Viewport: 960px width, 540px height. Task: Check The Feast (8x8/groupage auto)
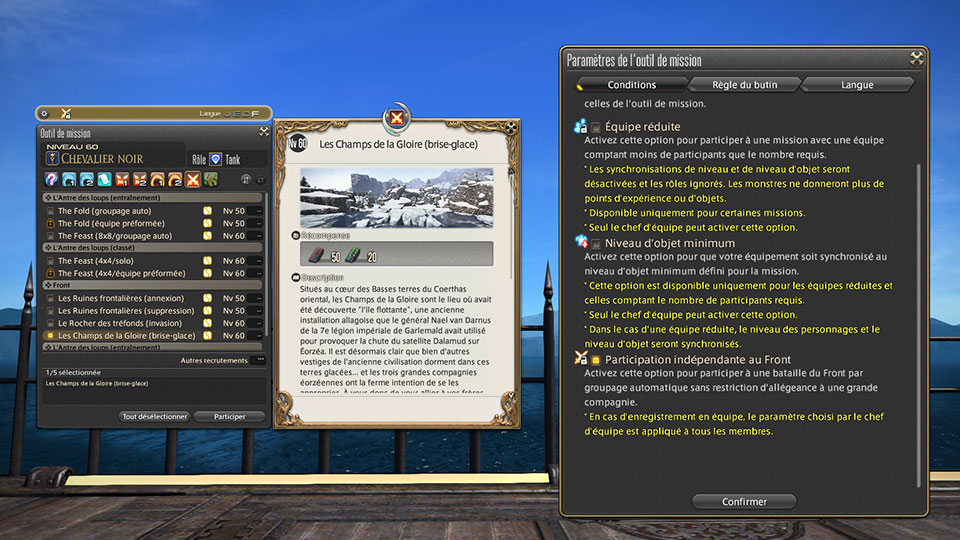(50, 236)
